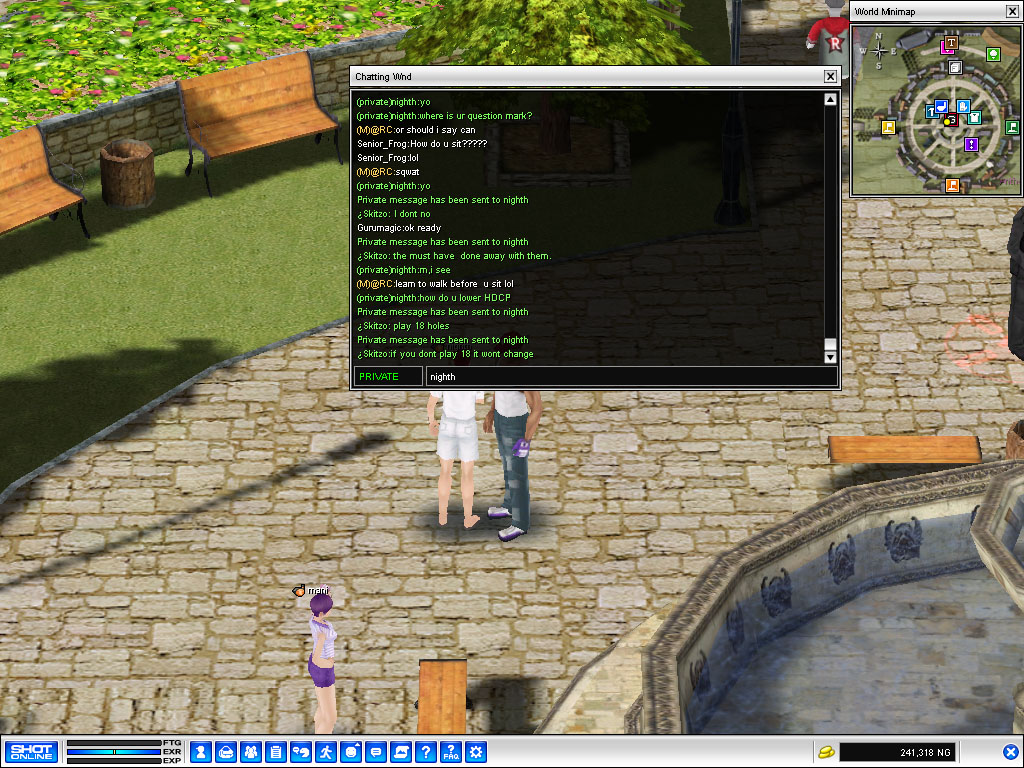Open the Shot Online main menu button
The image size is (1024, 768).
(x=30, y=752)
